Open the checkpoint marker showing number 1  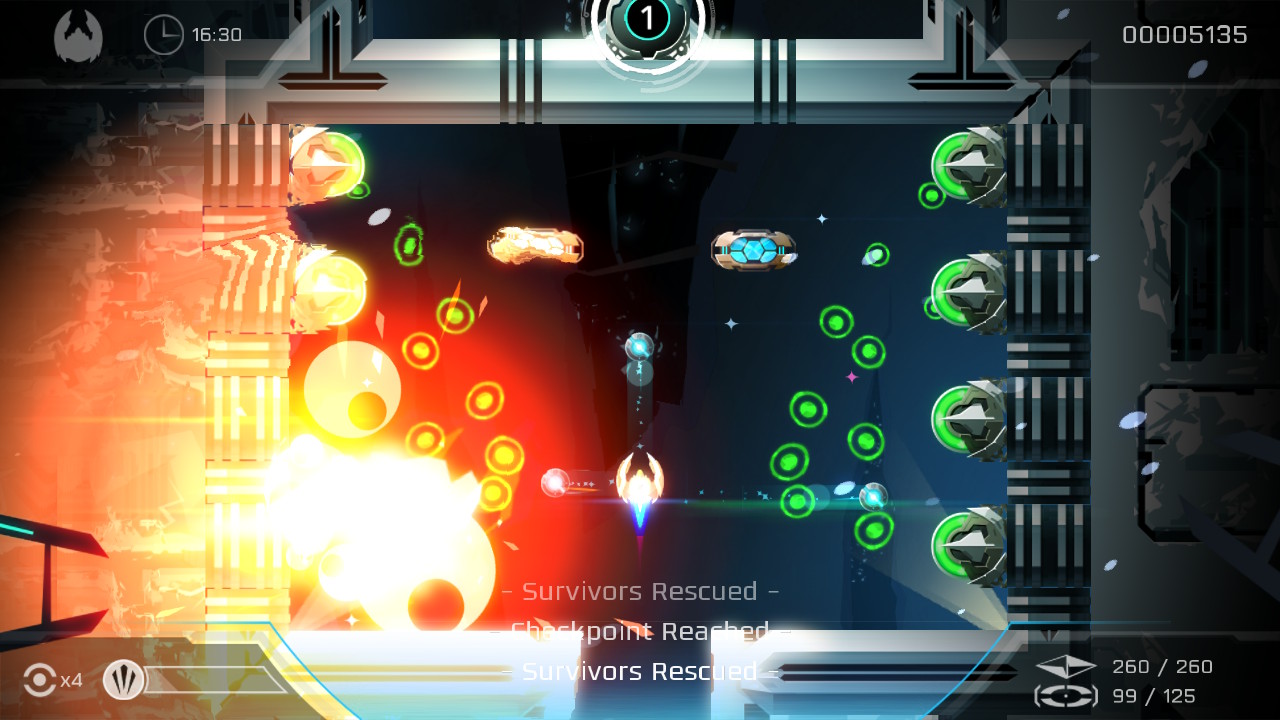[649, 22]
